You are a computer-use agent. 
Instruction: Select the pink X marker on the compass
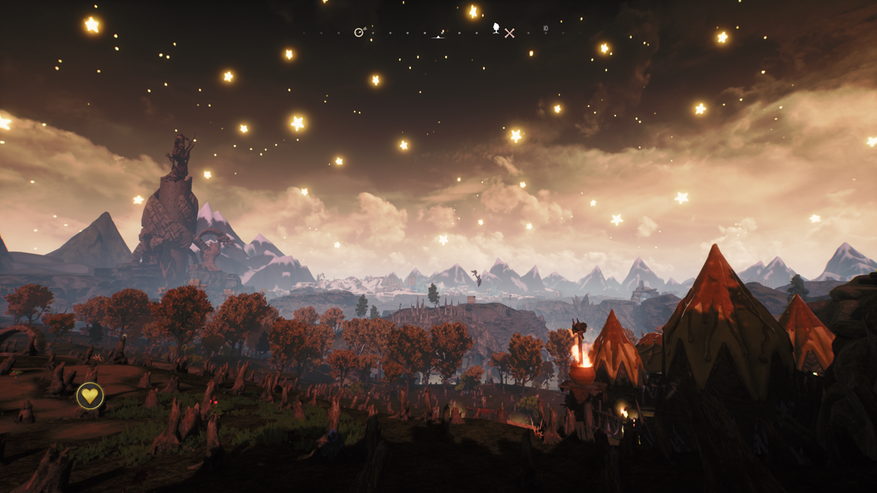pyautogui.click(x=510, y=33)
